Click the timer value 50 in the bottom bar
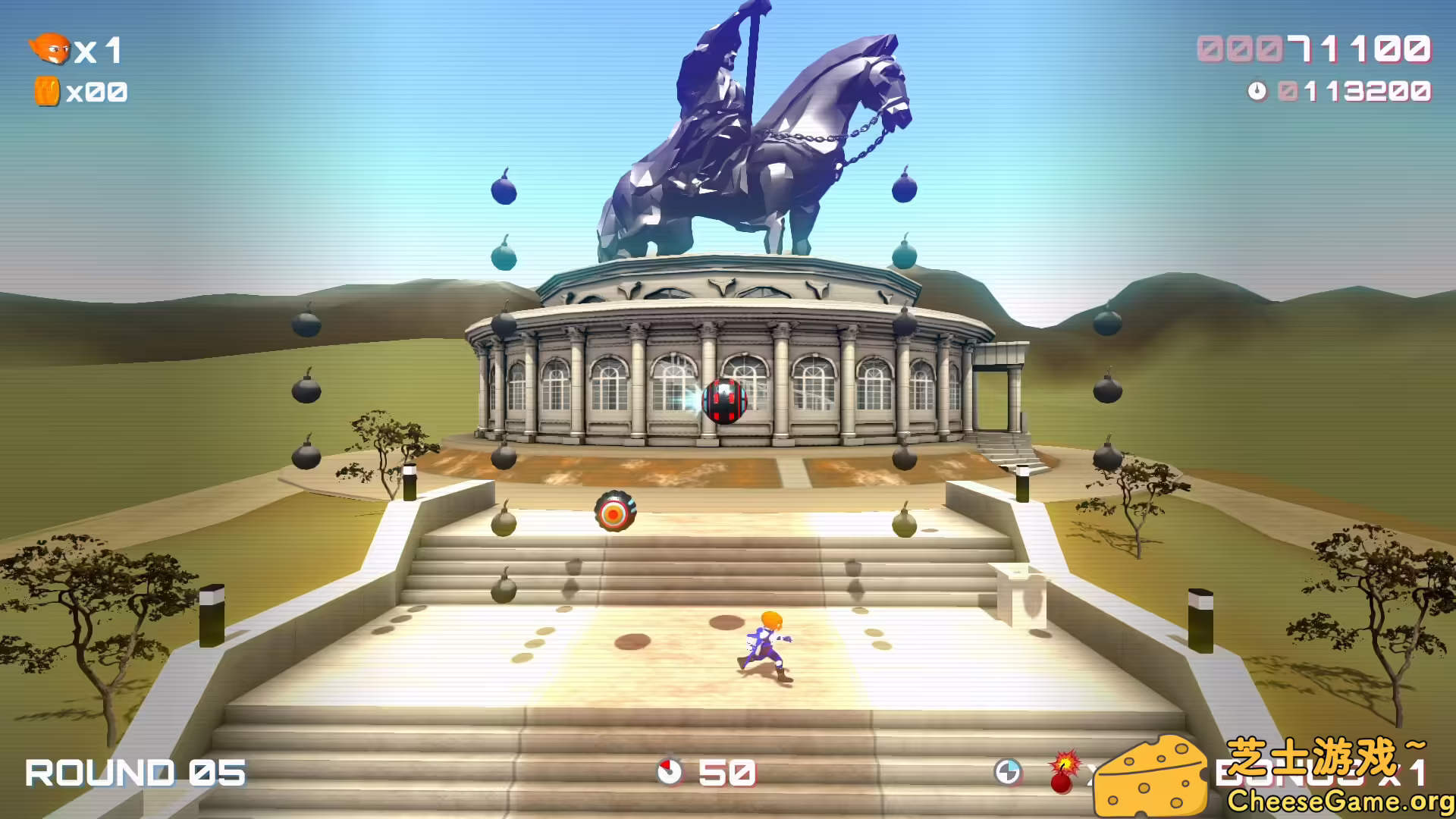This screenshot has width=1456, height=819. (728, 773)
